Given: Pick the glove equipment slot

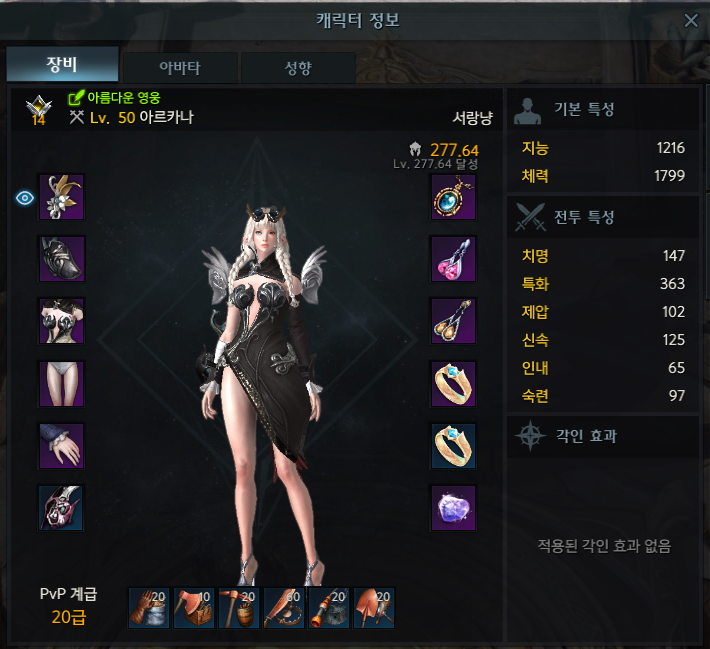Looking at the screenshot, I should tap(62, 446).
